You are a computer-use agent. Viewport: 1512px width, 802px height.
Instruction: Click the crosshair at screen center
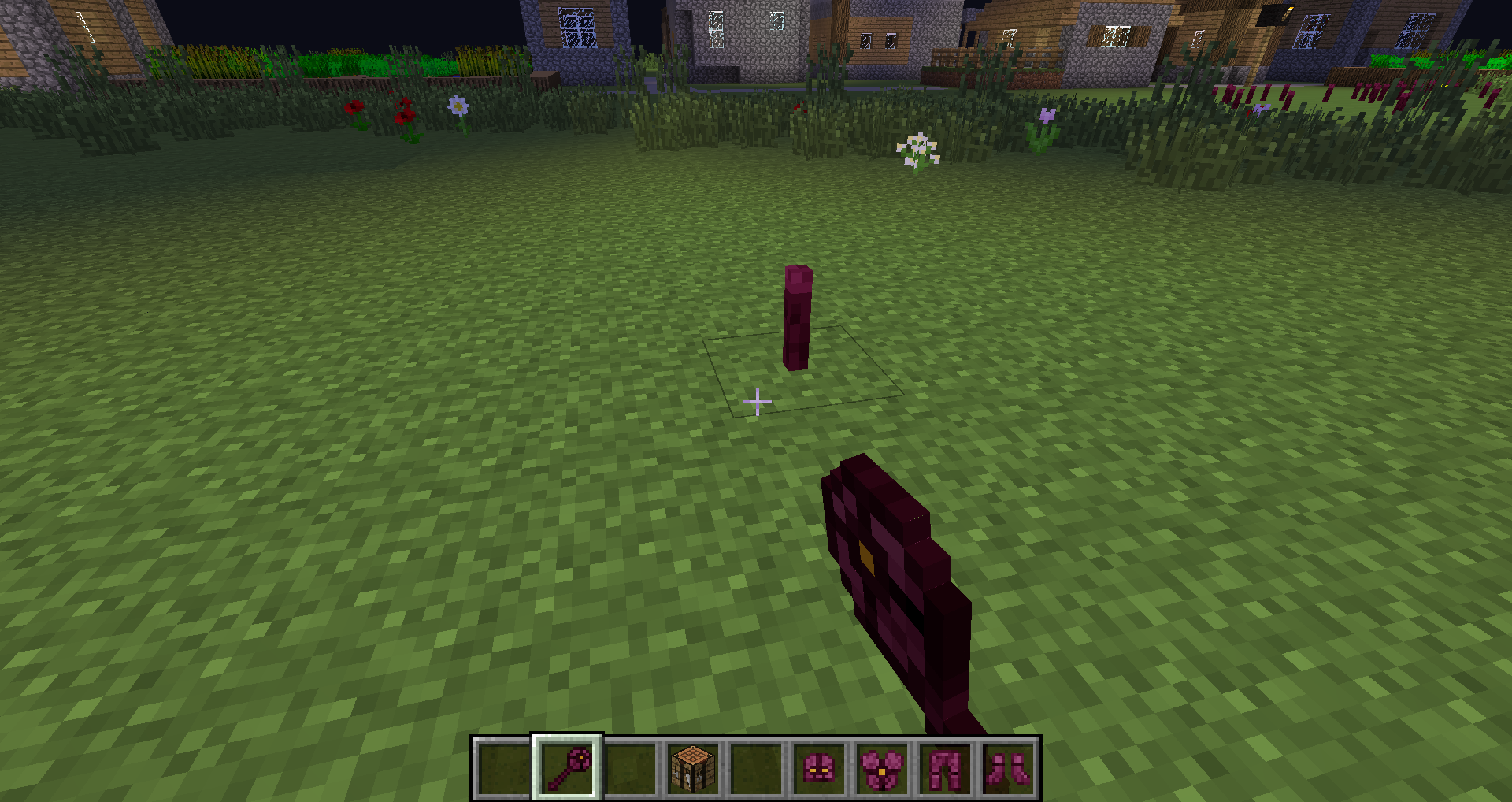(x=756, y=401)
